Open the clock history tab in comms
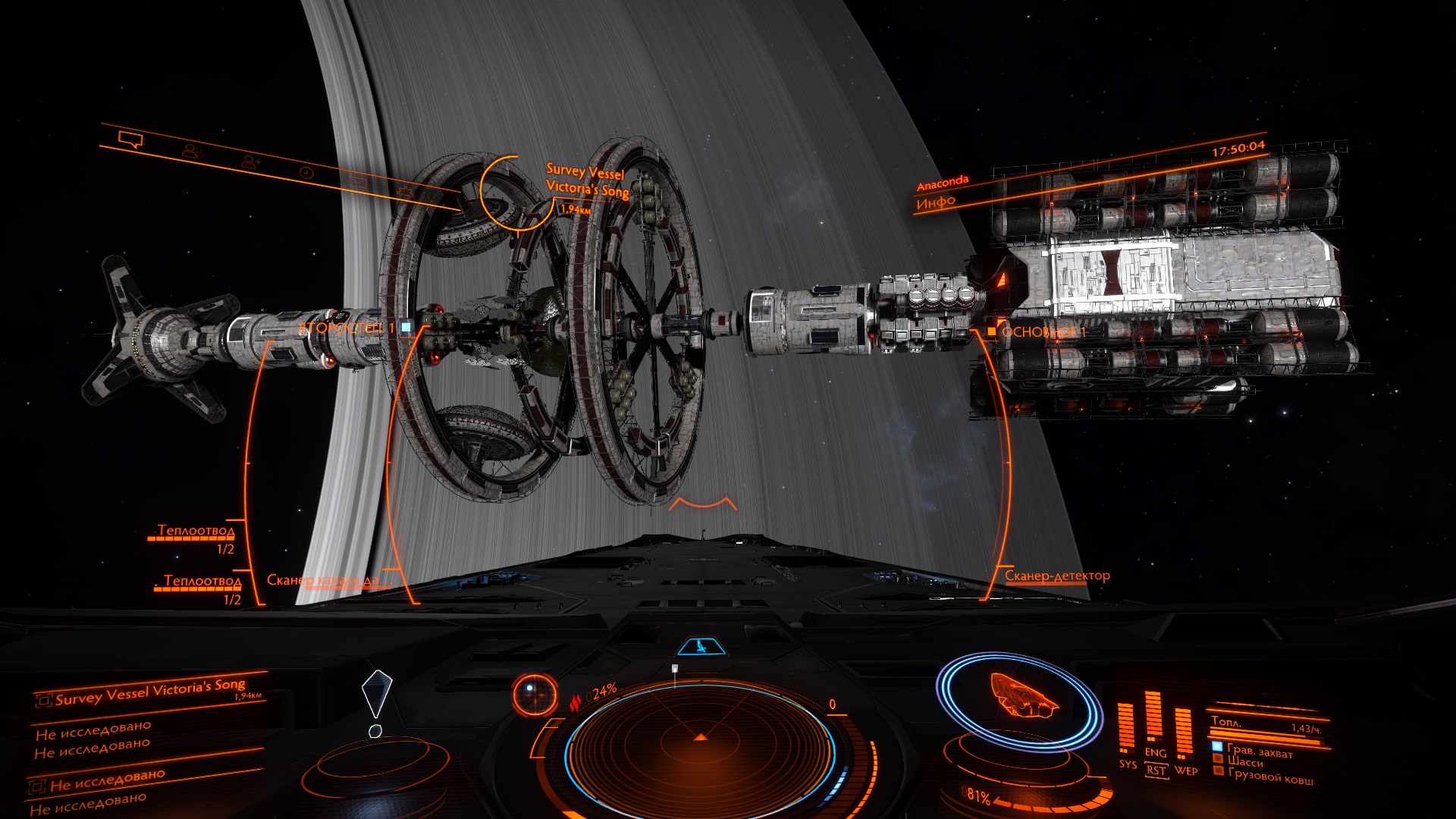This screenshot has width=1456, height=819. [306, 172]
